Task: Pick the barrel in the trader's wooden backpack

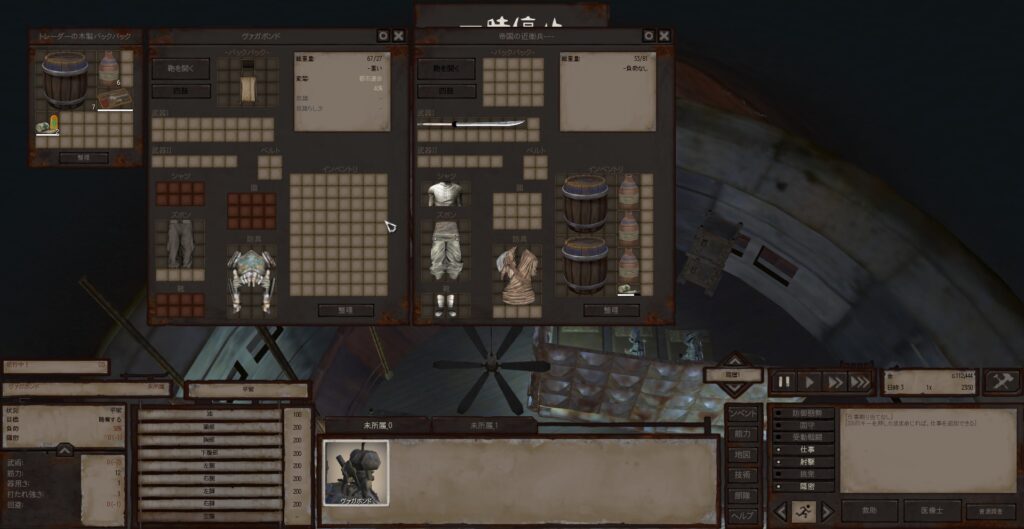Action: [x=64, y=78]
